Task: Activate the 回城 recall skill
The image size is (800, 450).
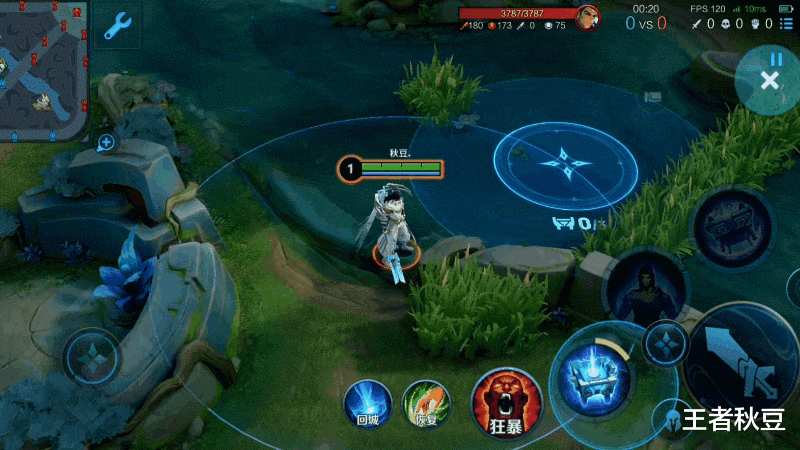Action: click(x=367, y=405)
